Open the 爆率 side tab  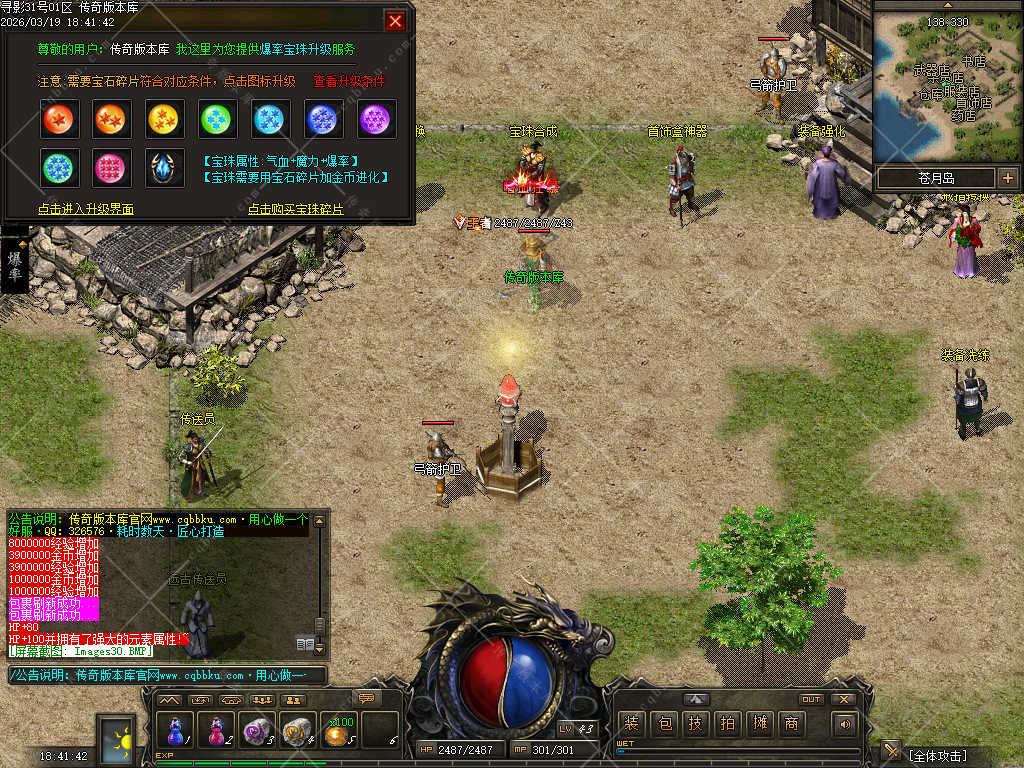pyautogui.click(x=14, y=265)
